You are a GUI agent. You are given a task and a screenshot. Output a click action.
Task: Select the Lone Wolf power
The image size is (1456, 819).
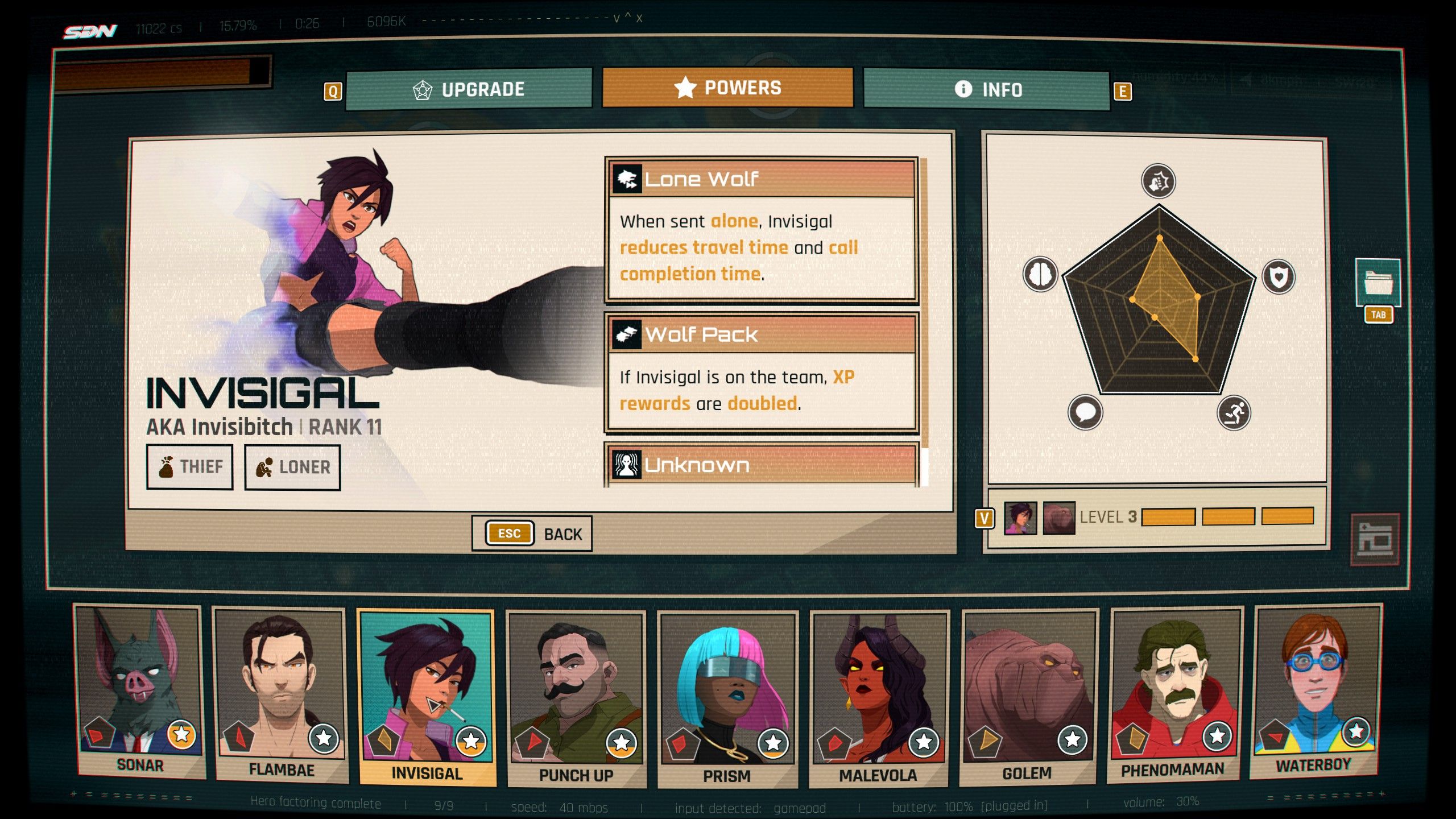pyautogui.click(x=762, y=229)
